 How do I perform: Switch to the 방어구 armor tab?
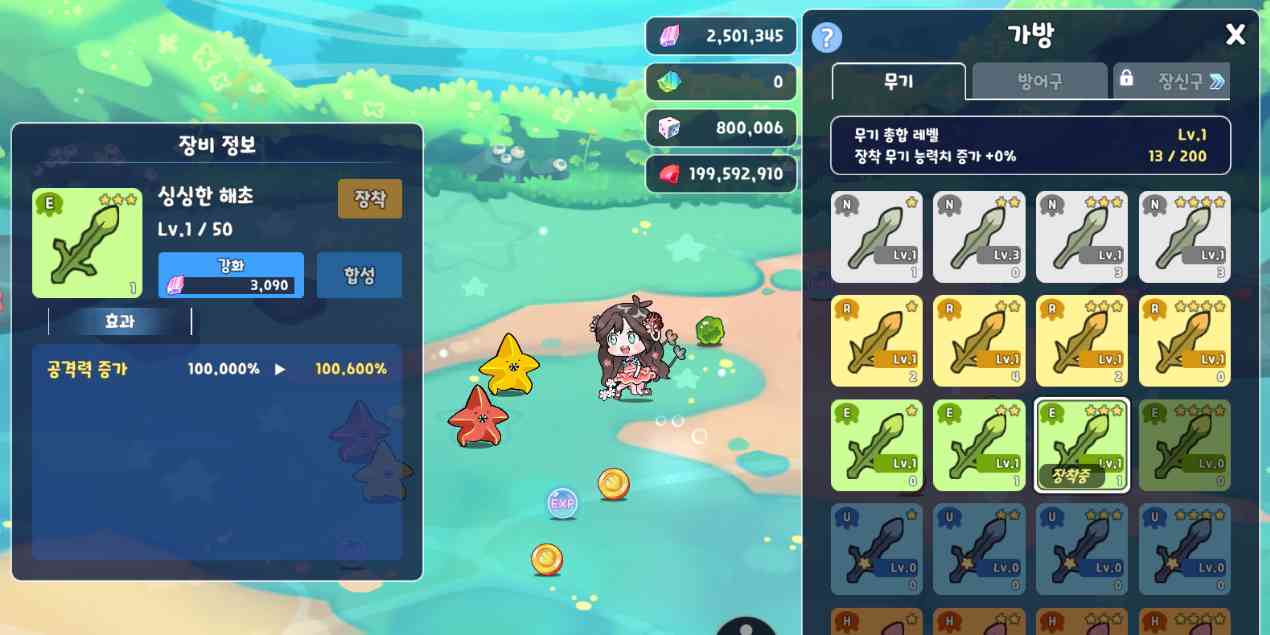click(1039, 81)
